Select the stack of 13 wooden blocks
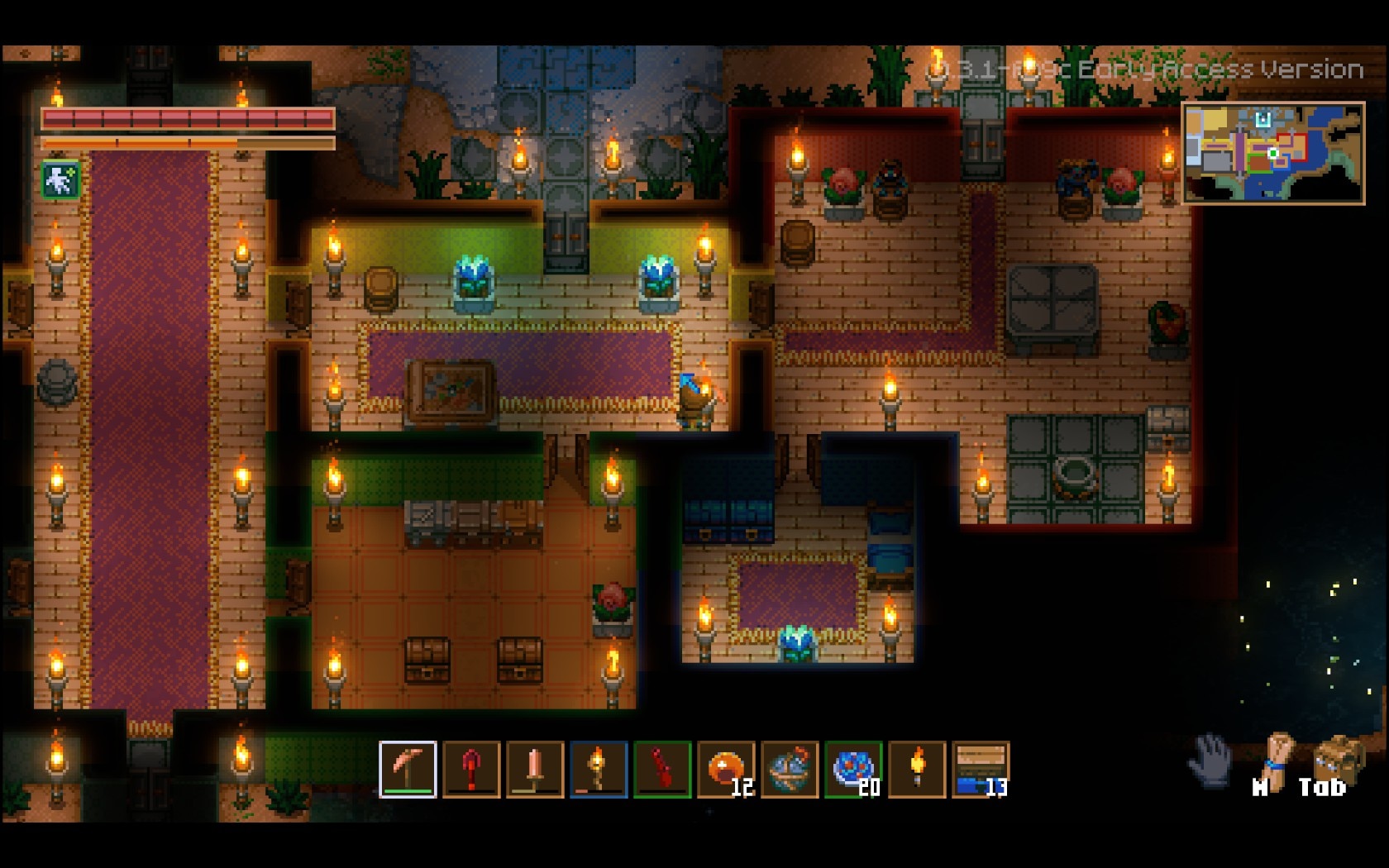Image resolution: width=1389 pixels, height=868 pixels. 981,769
